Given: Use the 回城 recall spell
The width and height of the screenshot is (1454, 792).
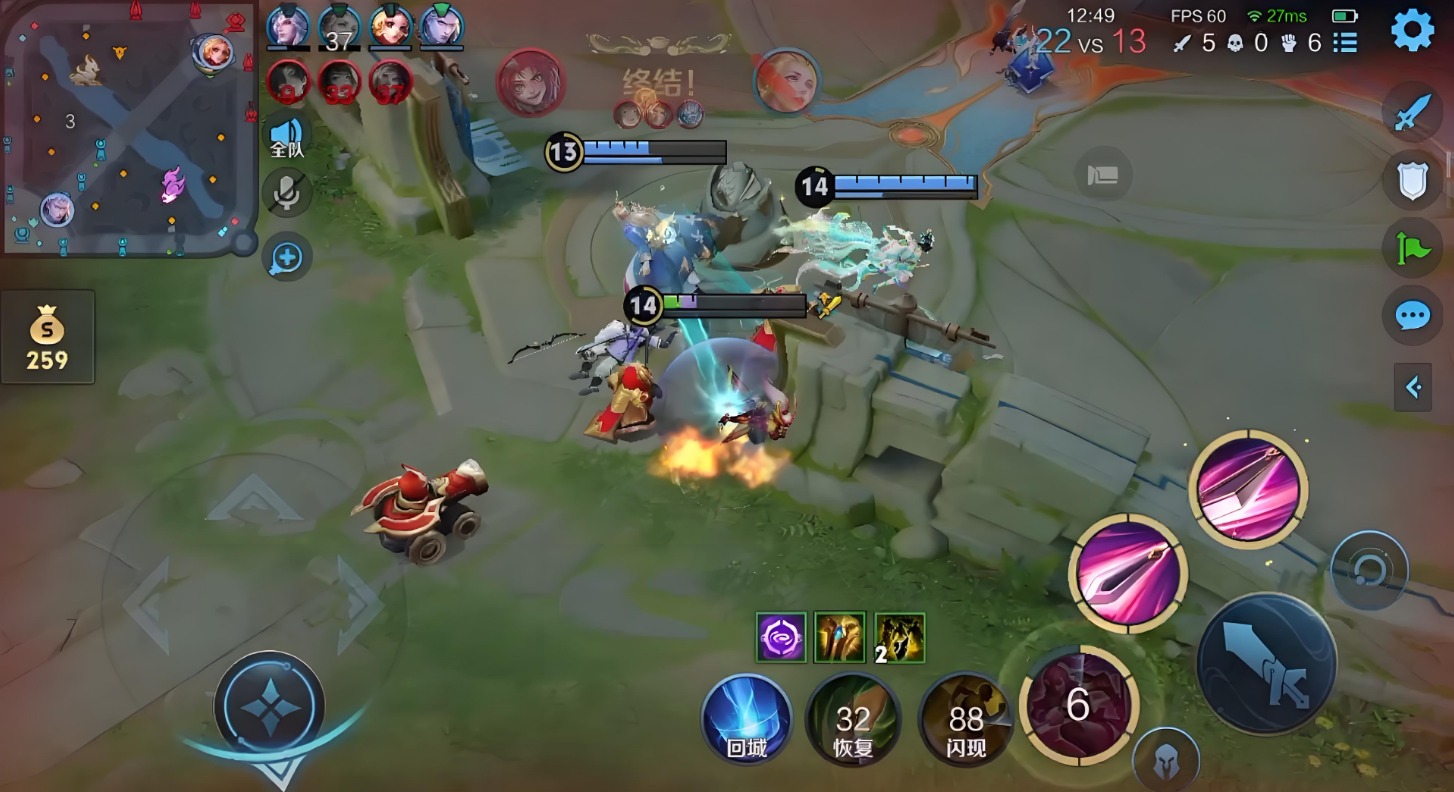Looking at the screenshot, I should coord(747,720).
